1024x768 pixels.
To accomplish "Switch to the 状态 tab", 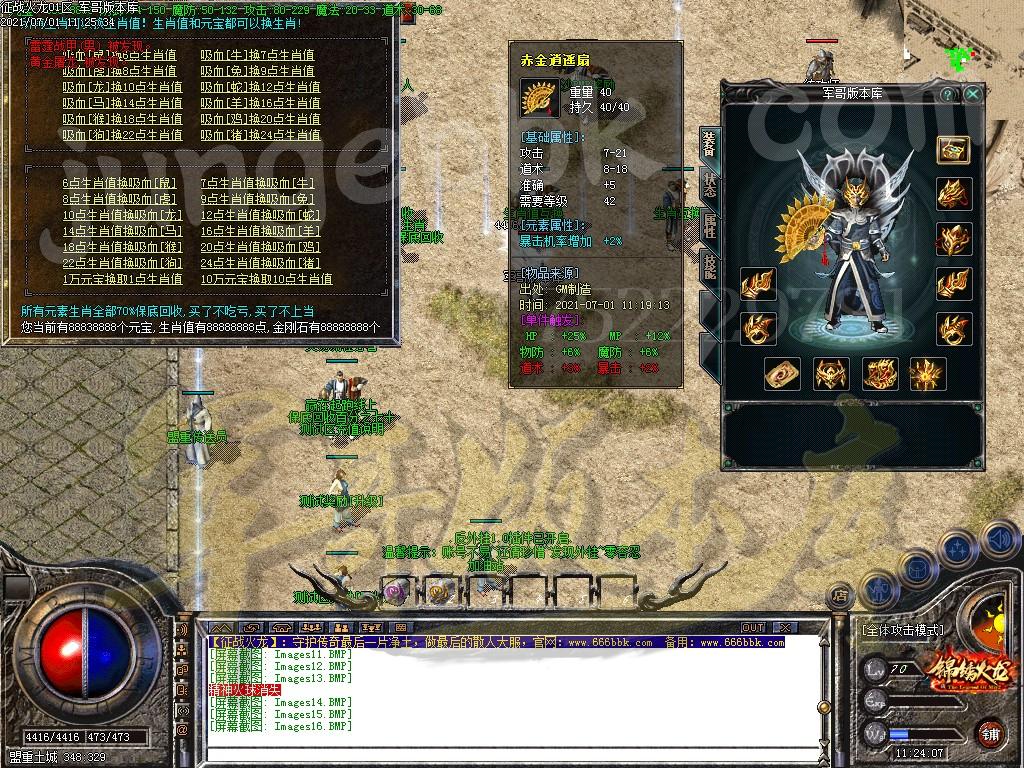I will (x=709, y=186).
